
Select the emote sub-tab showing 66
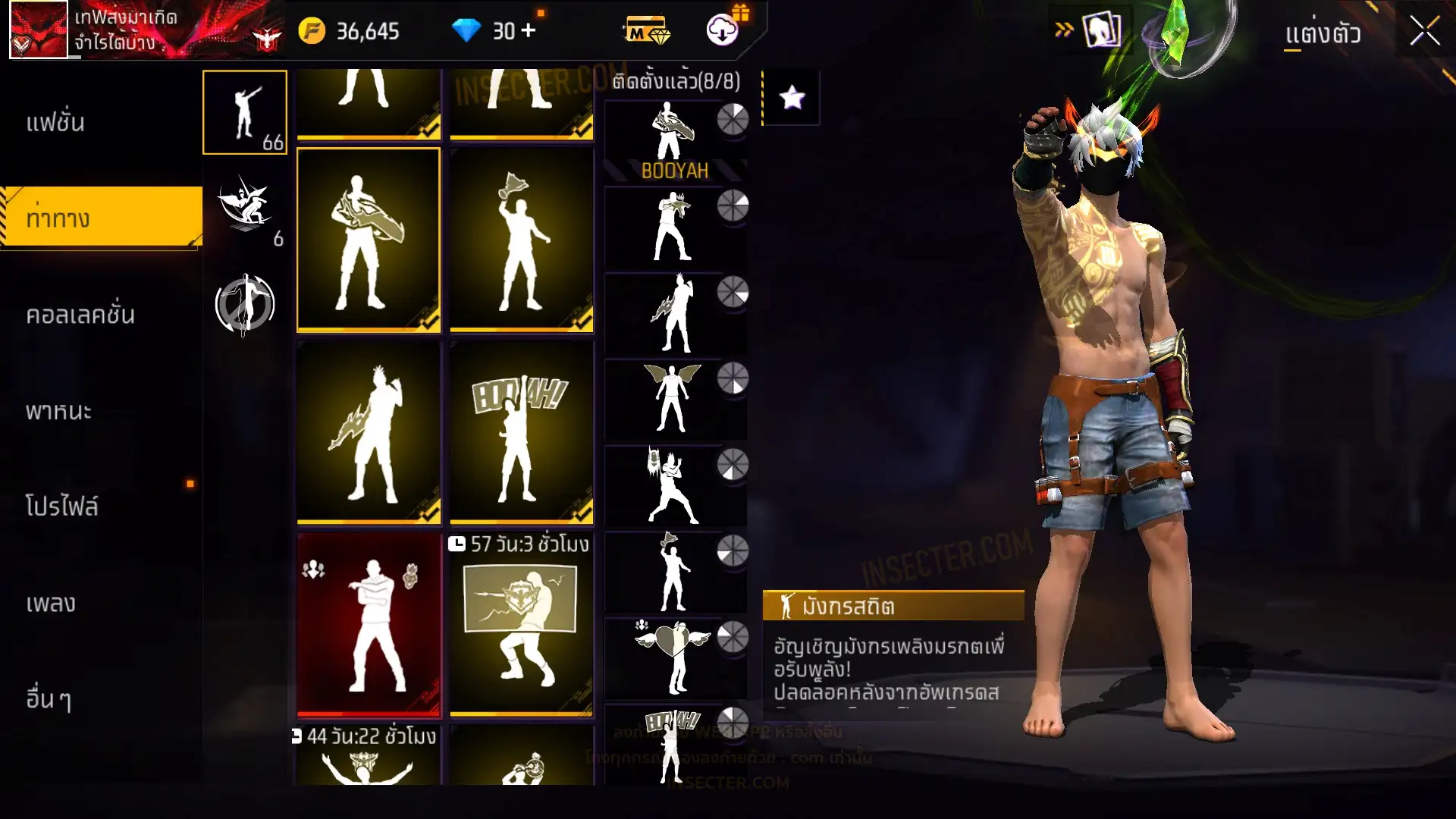point(245,112)
